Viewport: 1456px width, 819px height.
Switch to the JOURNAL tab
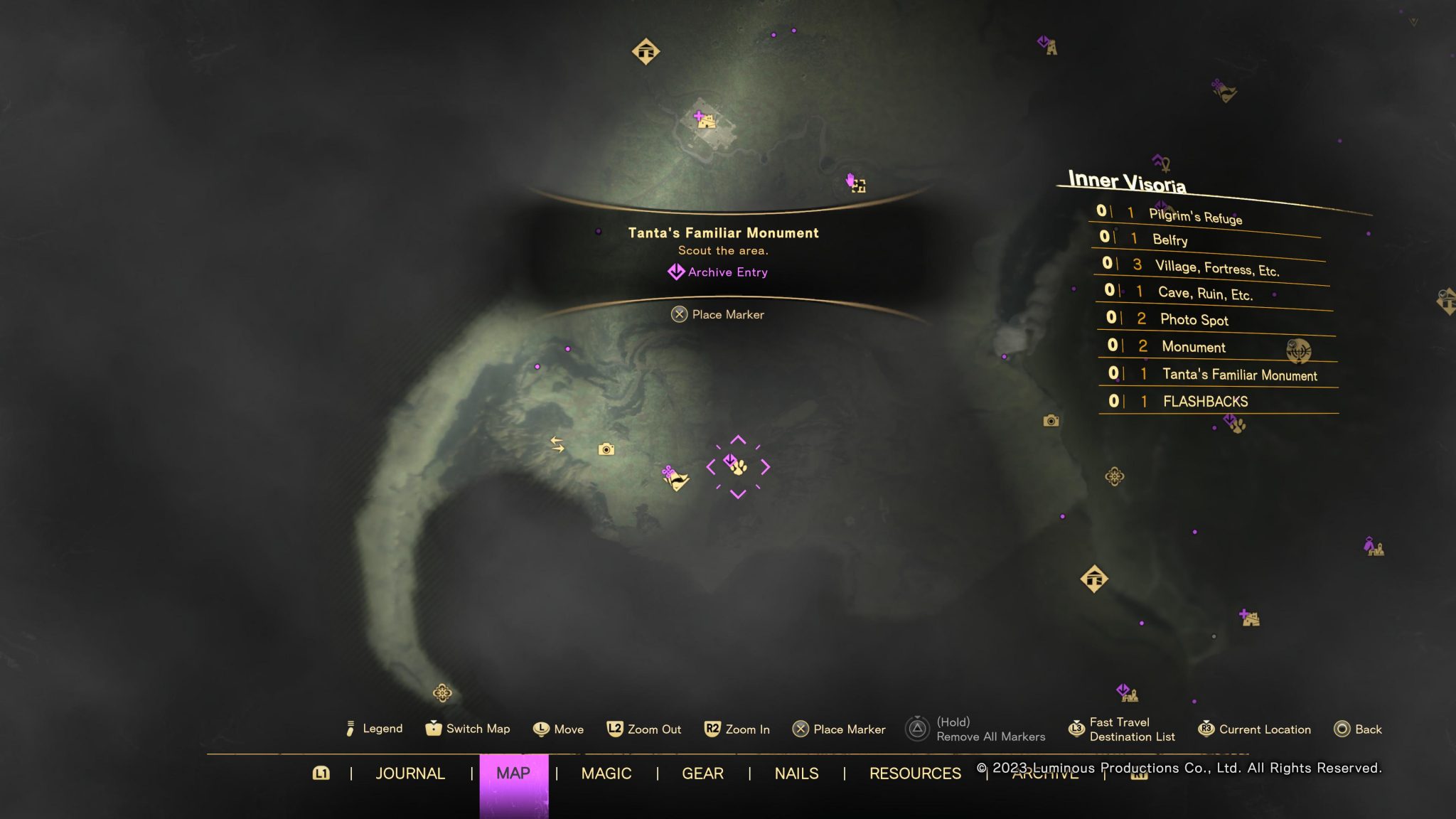pyautogui.click(x=411, y=773)
